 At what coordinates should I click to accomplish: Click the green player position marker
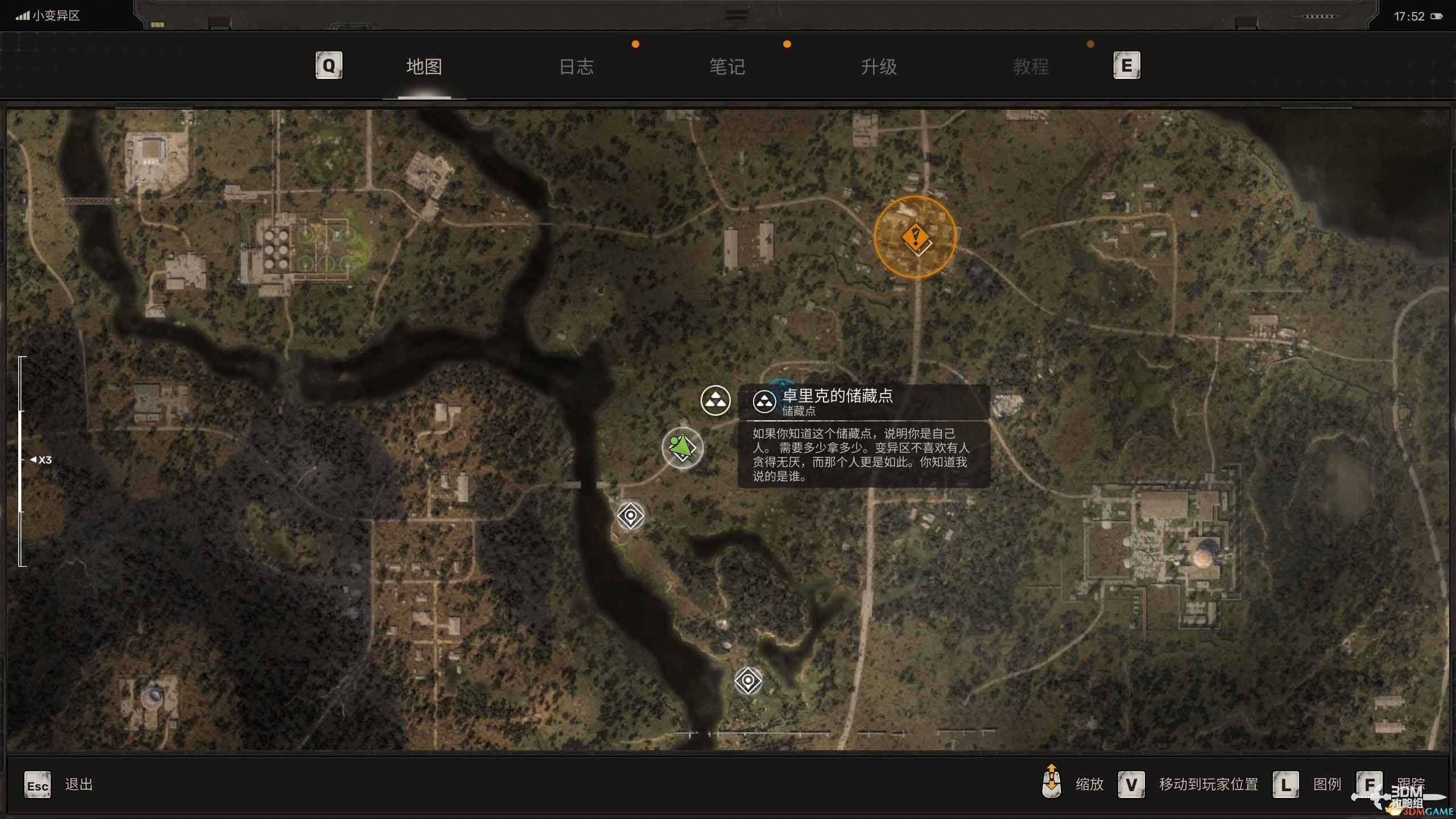pos(682,448)
